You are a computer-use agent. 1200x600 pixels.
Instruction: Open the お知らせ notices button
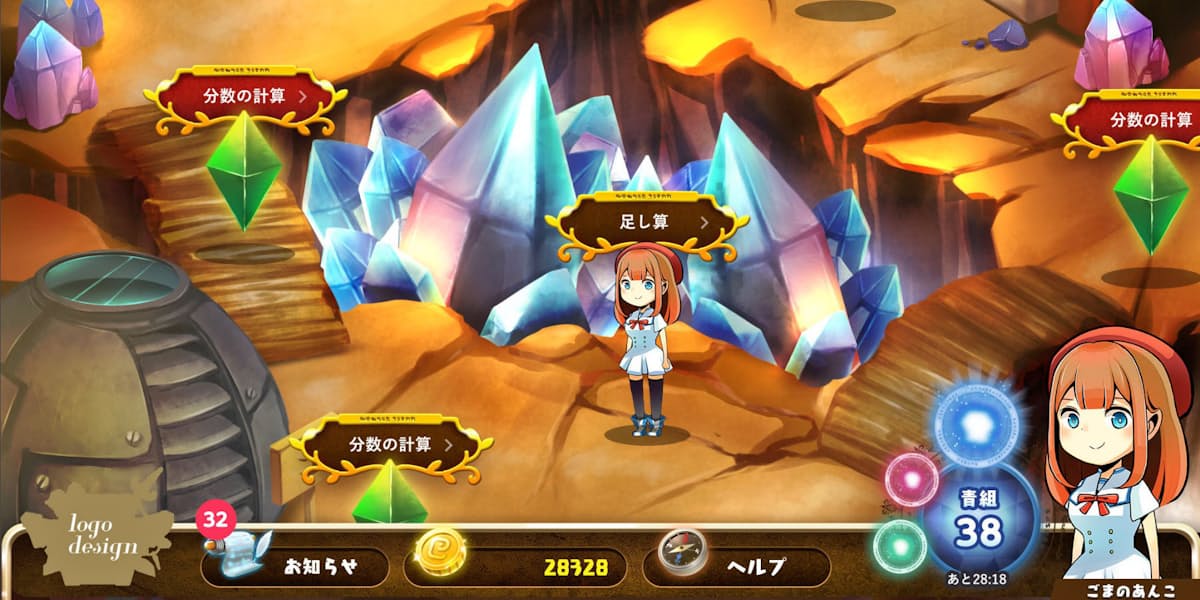pos(294,567)
